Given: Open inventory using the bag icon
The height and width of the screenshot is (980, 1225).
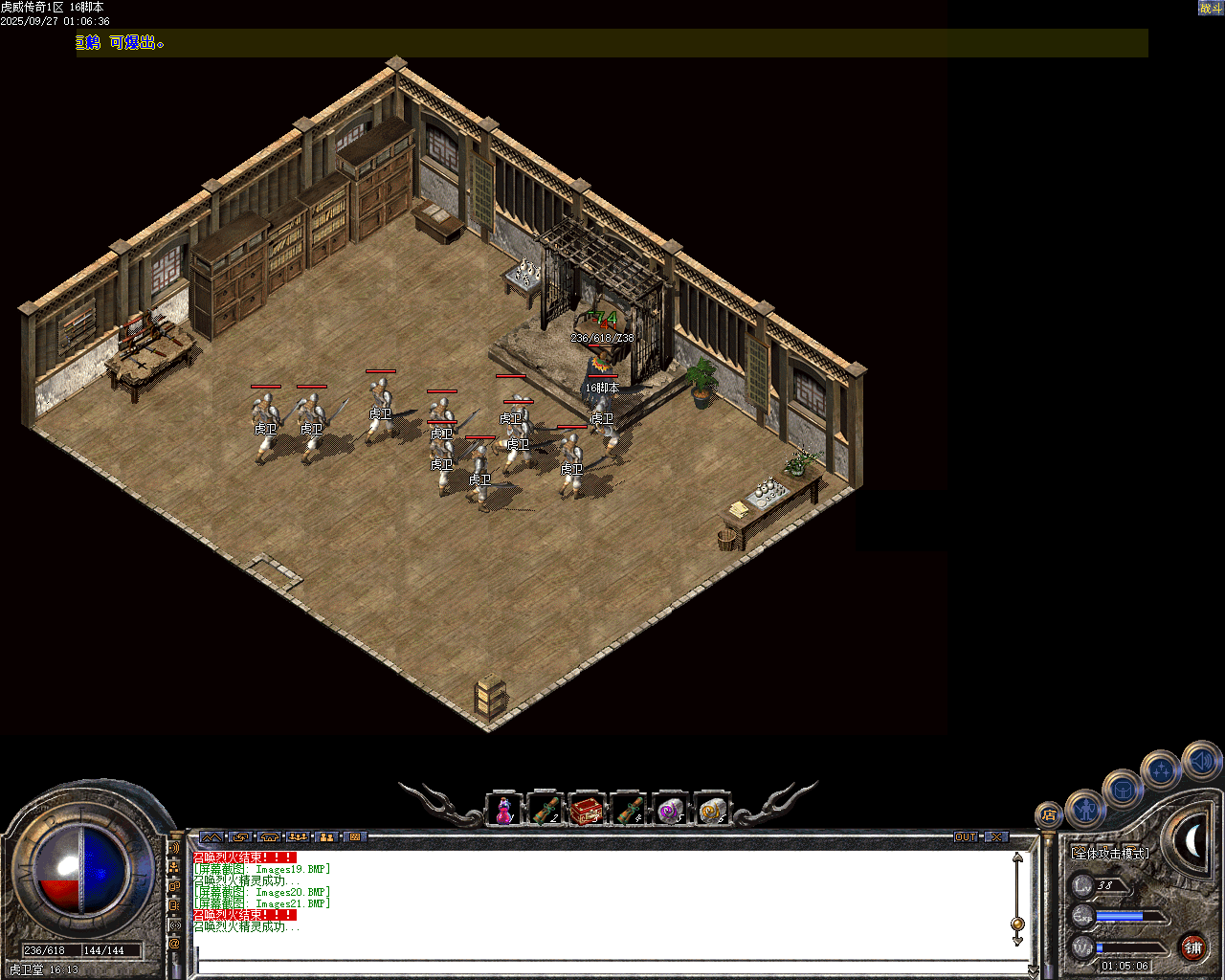Looking at the screenshot, I should click(x=1125, y=790).
